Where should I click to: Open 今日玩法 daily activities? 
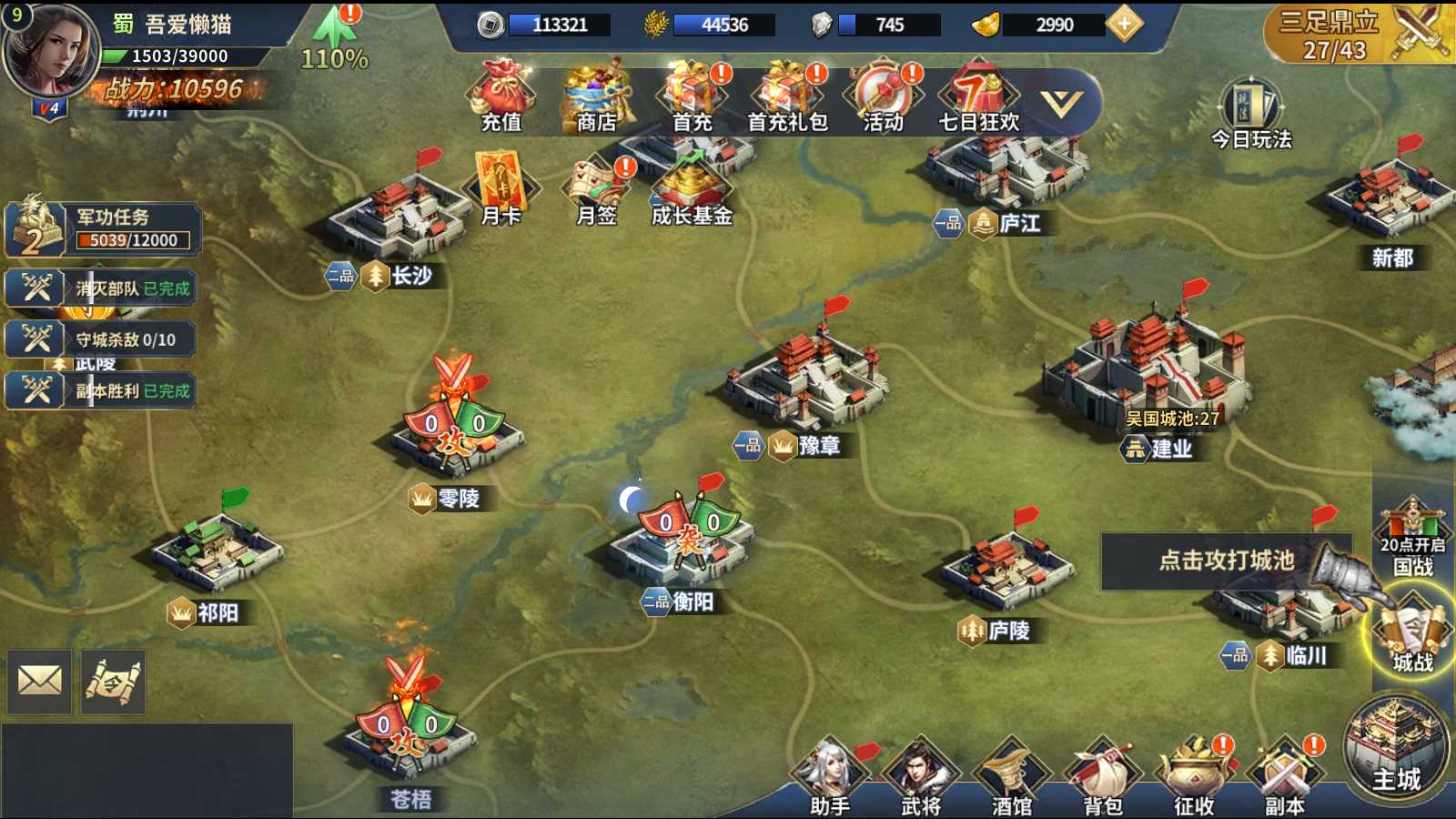pos(1252,114)
